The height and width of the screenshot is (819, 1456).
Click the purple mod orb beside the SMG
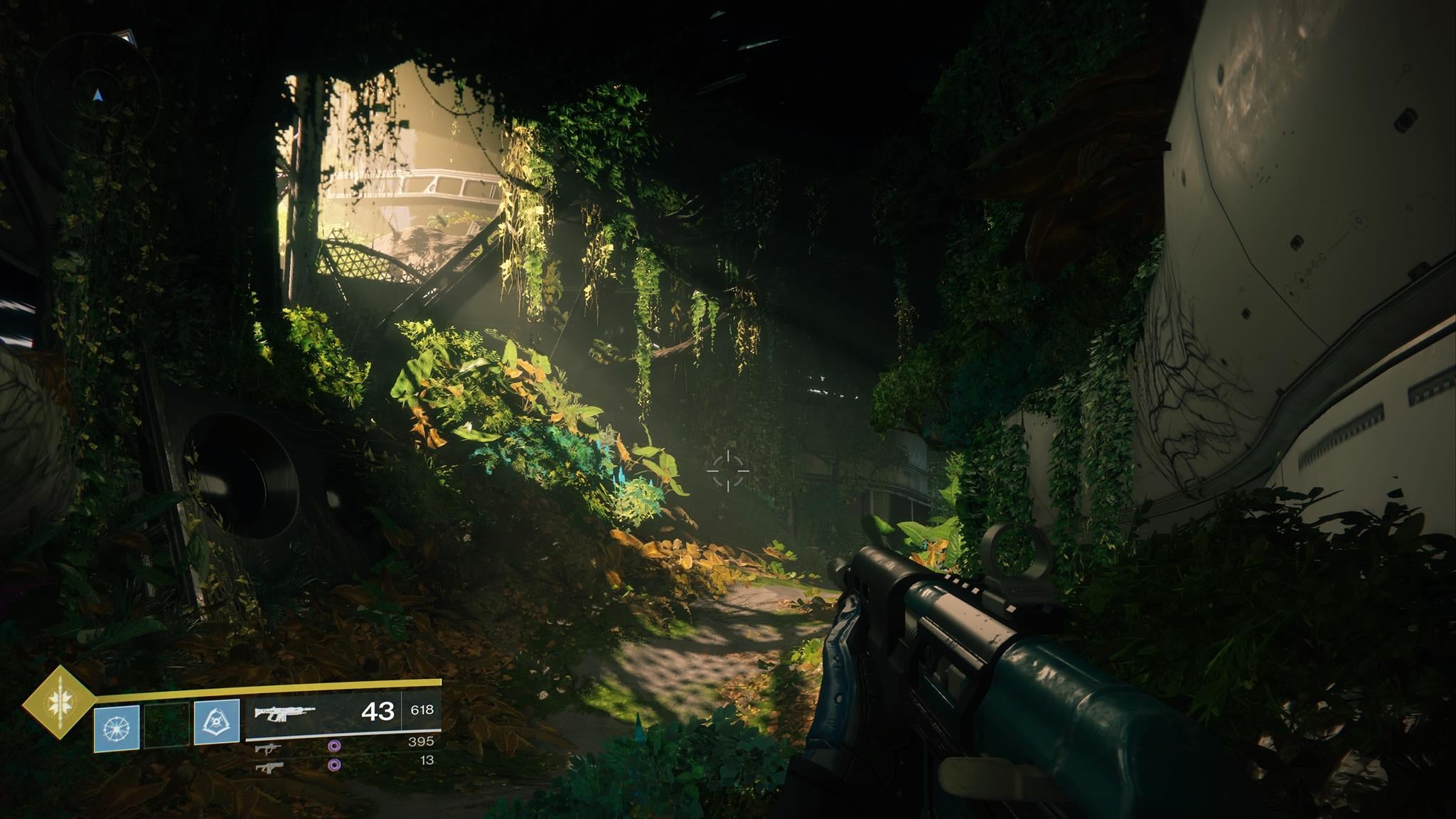(334, 746)
